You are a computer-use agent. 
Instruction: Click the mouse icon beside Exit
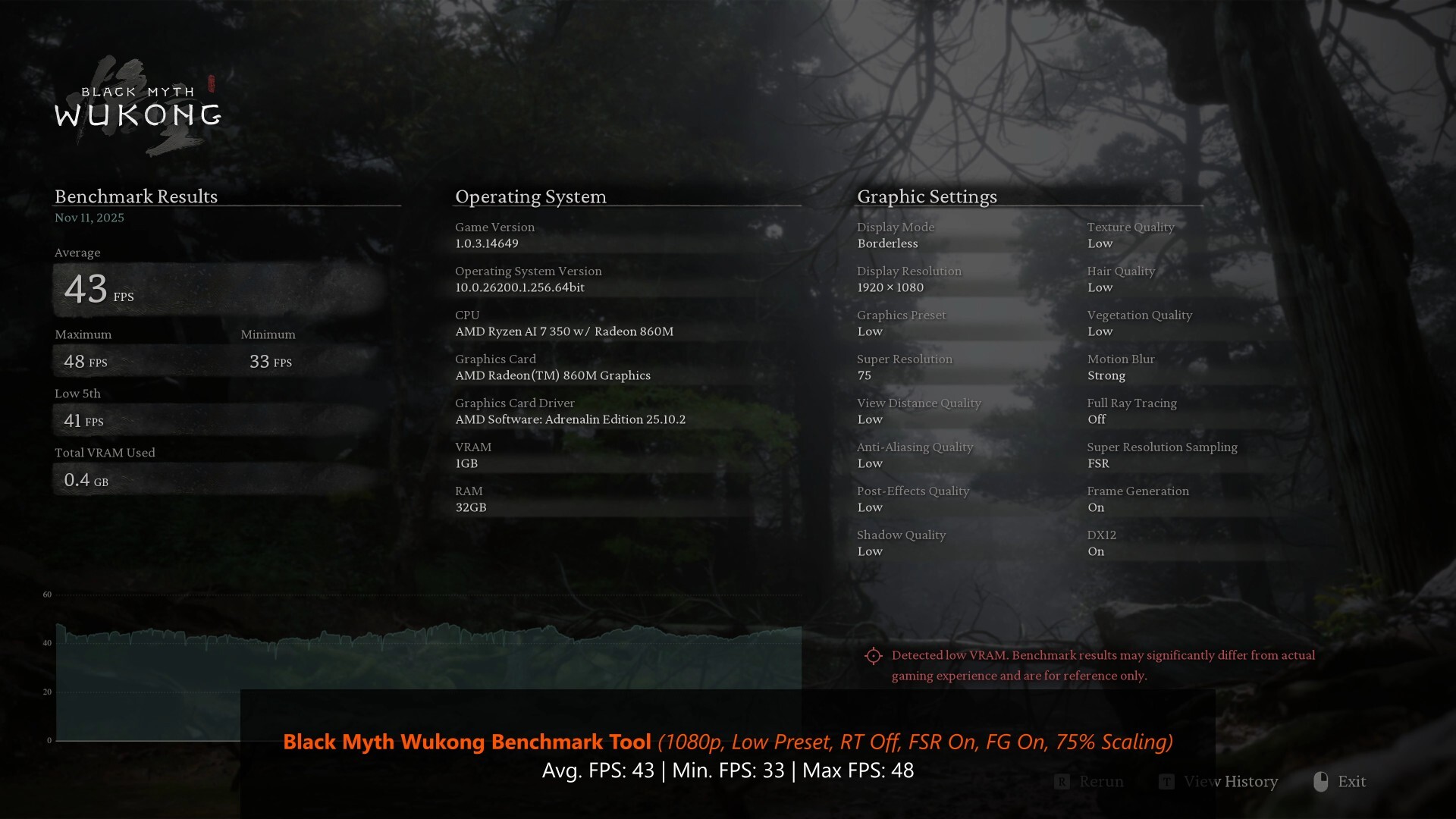(1320, 781)
